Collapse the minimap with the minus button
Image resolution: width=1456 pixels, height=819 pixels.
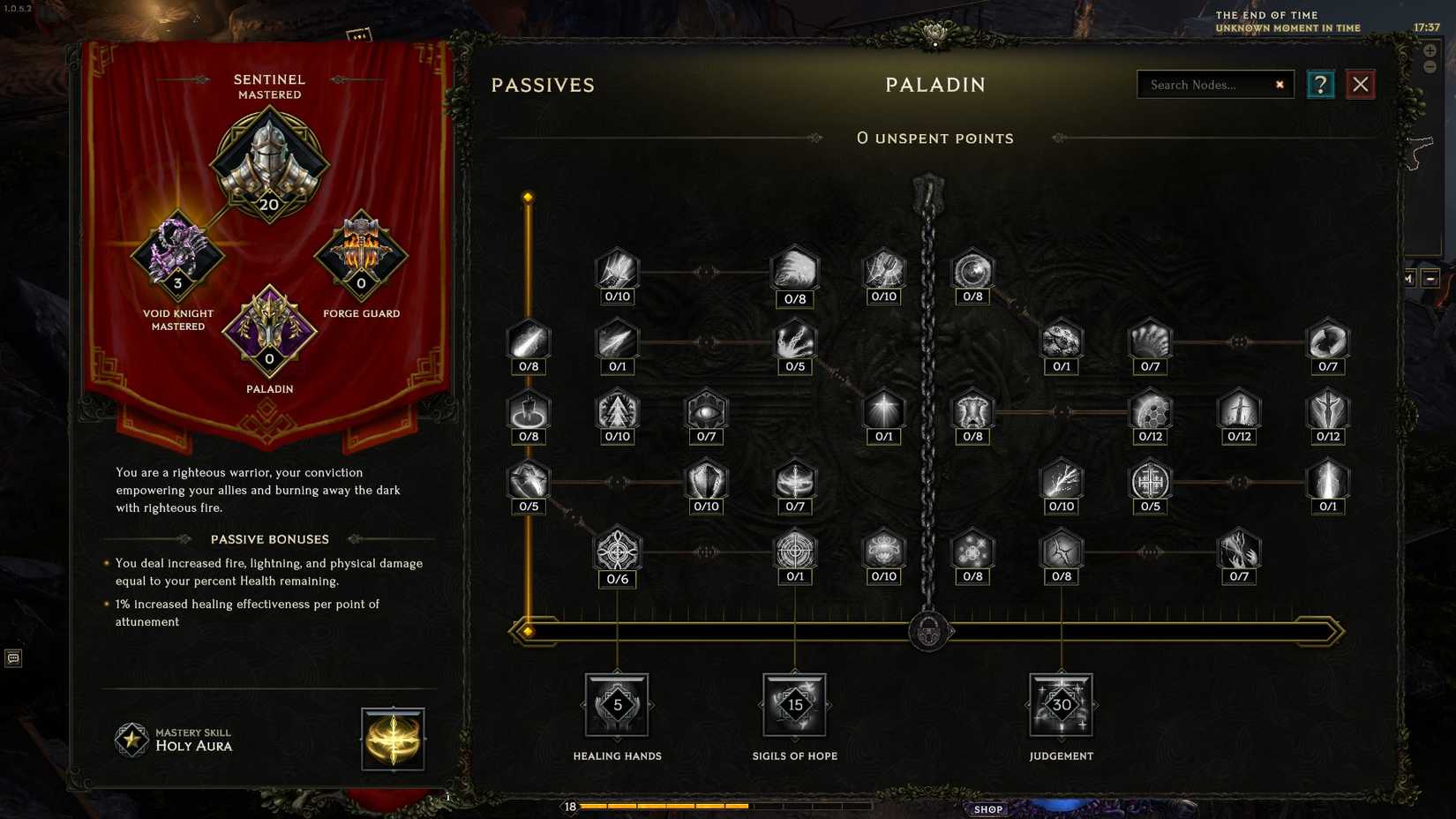click(x=1430, y=65)
